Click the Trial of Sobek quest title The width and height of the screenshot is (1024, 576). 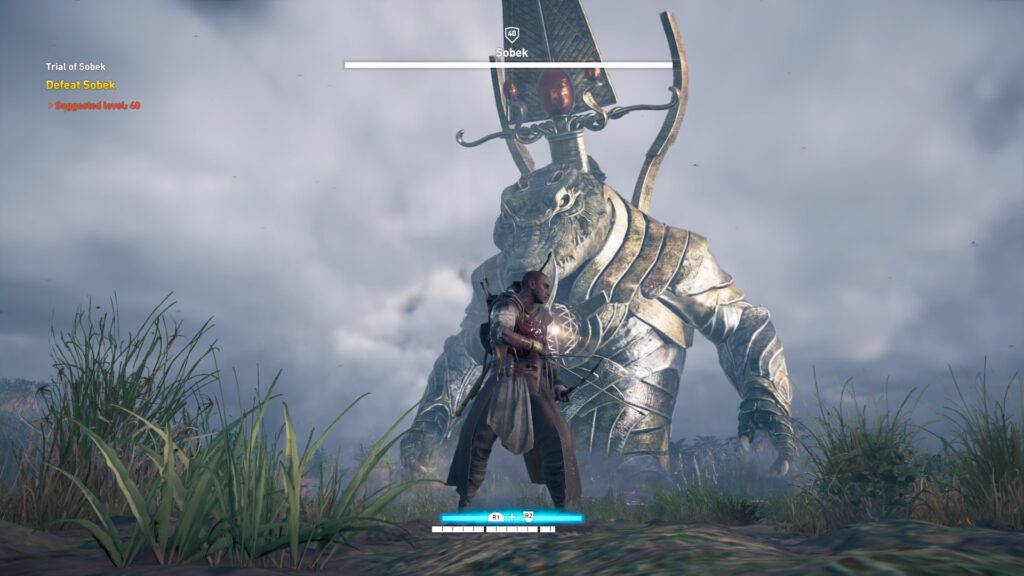tap(75, 67)
